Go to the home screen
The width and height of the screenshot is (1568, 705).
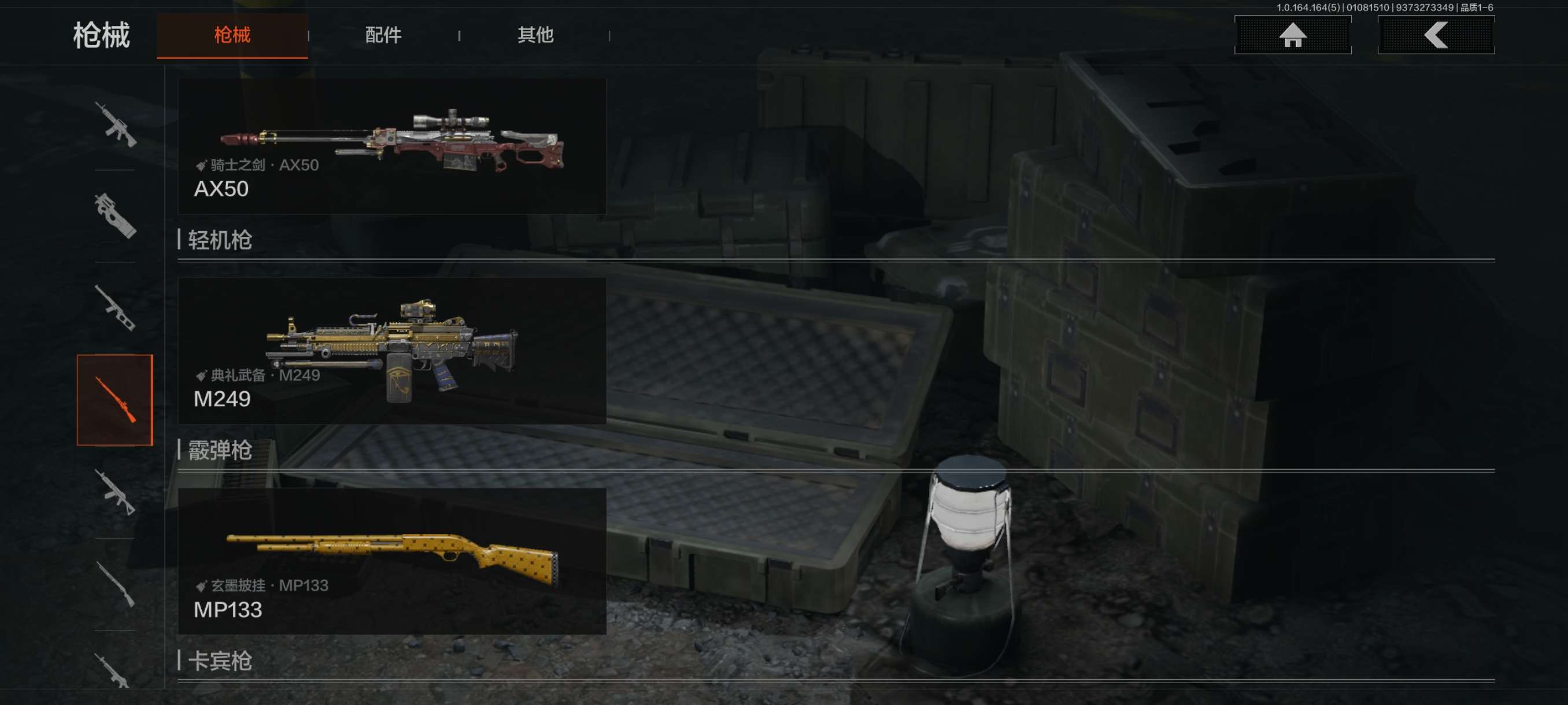1292,35
